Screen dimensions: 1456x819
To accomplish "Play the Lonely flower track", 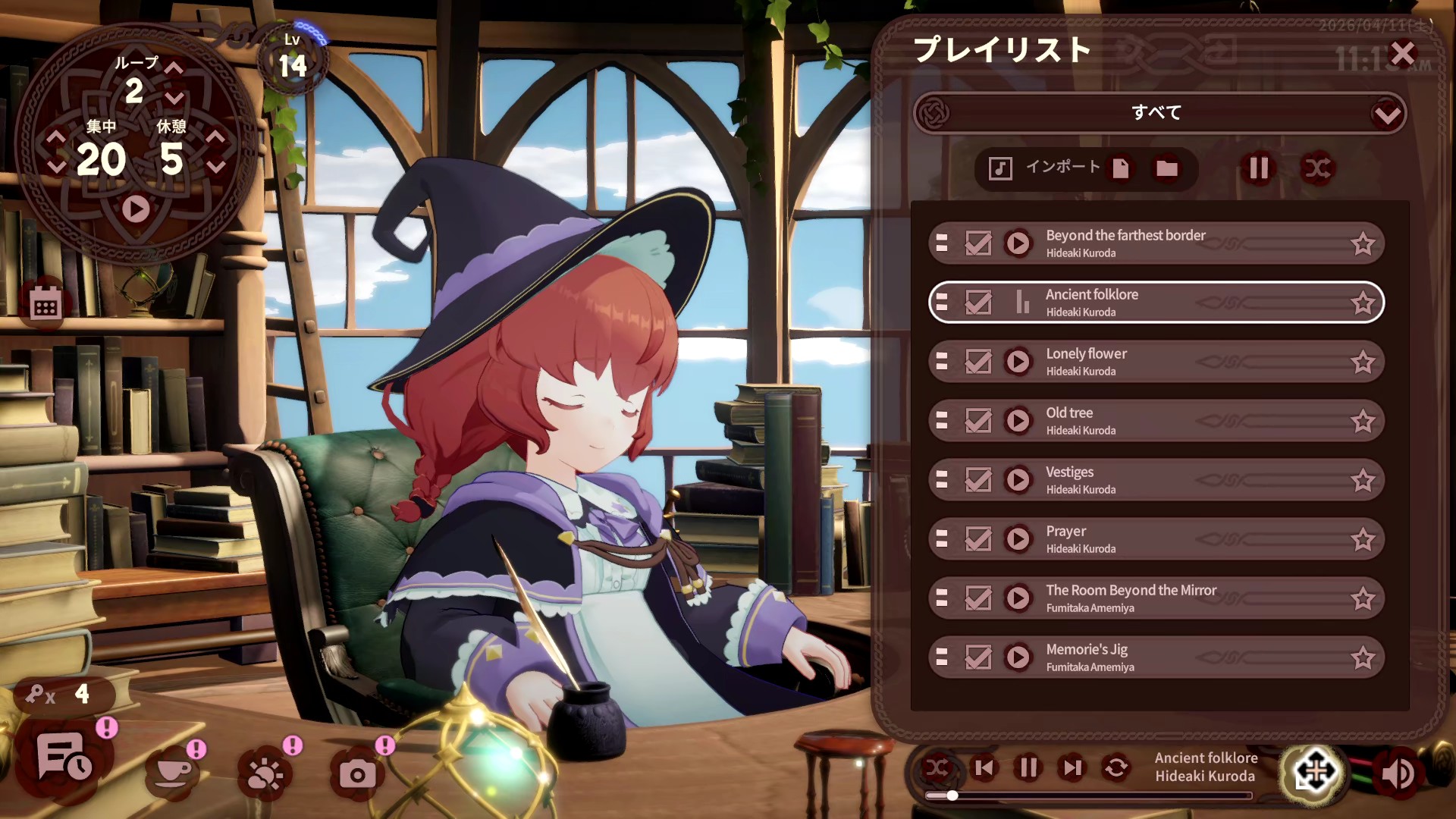I will pyautogui.click(x=1018, y=362).
